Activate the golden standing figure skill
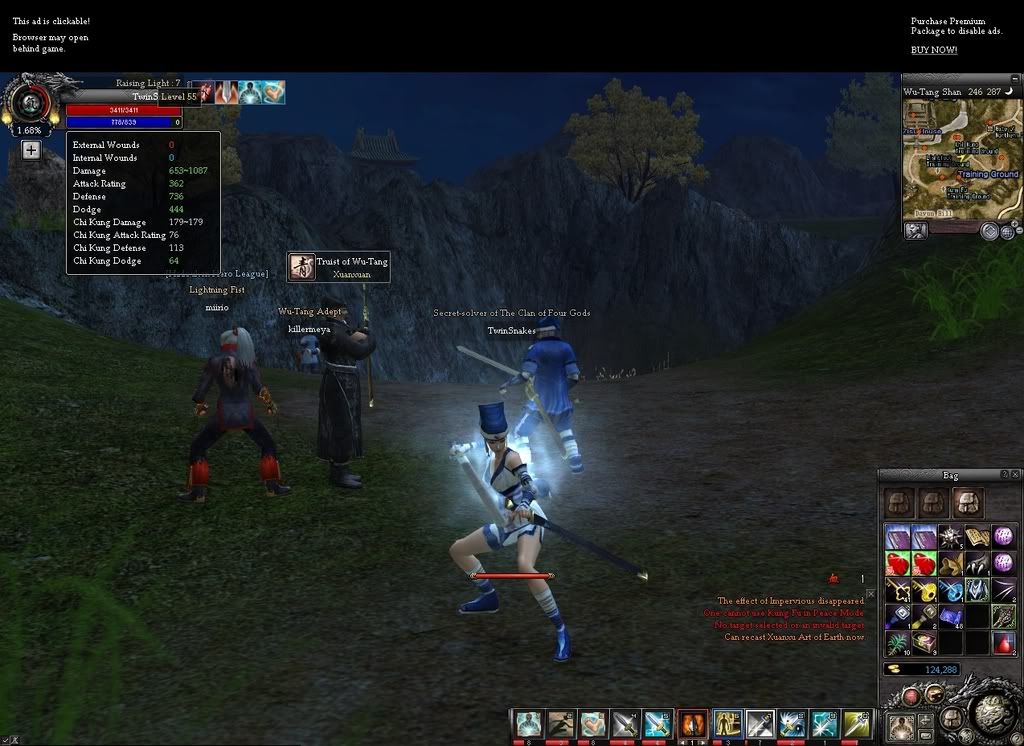Viewport: 1024px width, 746px height. pos(728,724)
